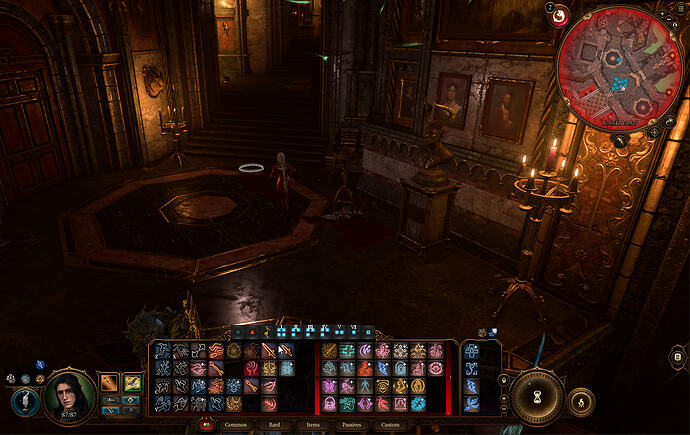Click the orange triangle resource filter
The height and width of the screenshot is (435, 690).
click(x=252, y=330)
